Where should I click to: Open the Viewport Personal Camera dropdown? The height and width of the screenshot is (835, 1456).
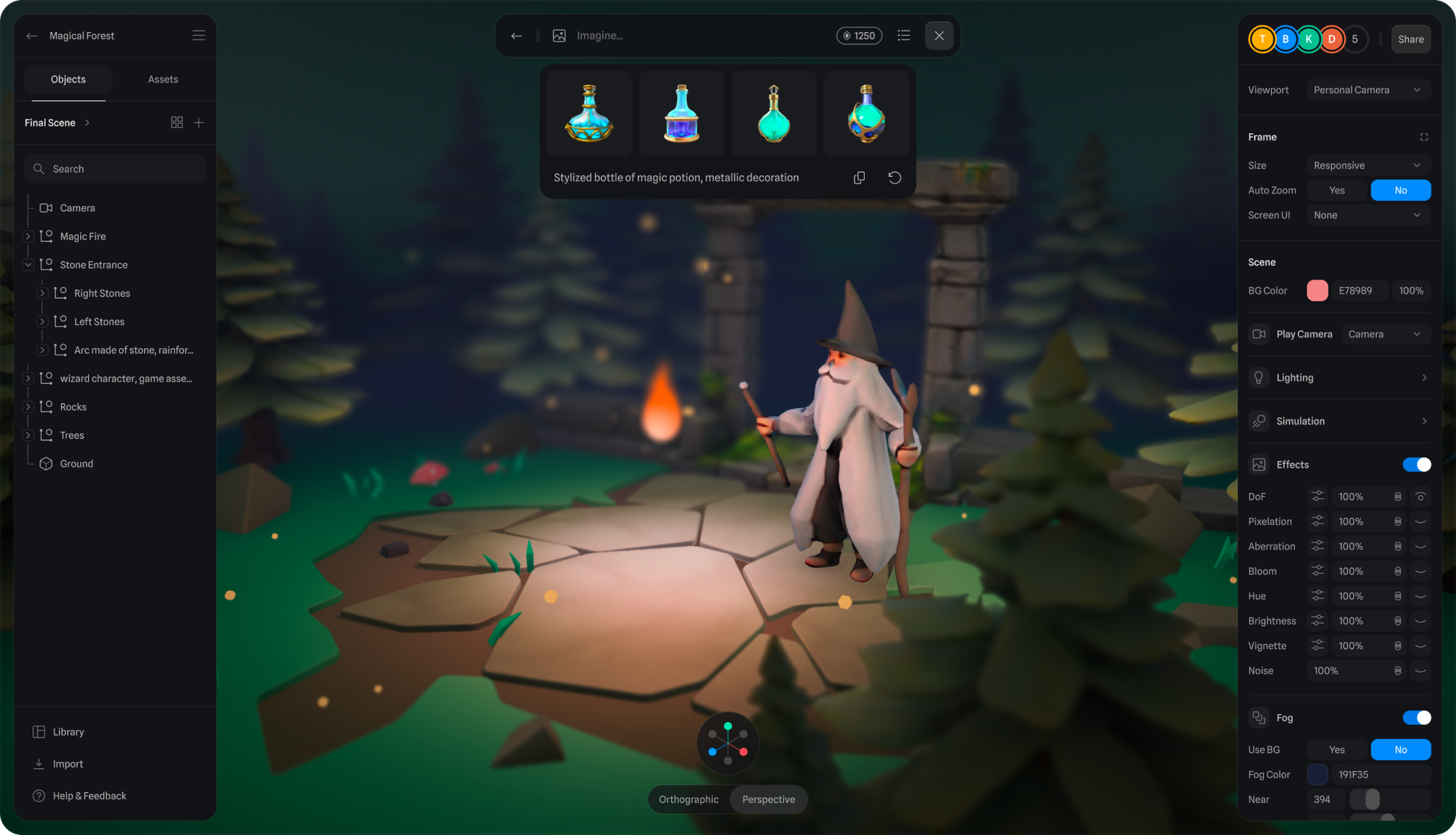1366,90
